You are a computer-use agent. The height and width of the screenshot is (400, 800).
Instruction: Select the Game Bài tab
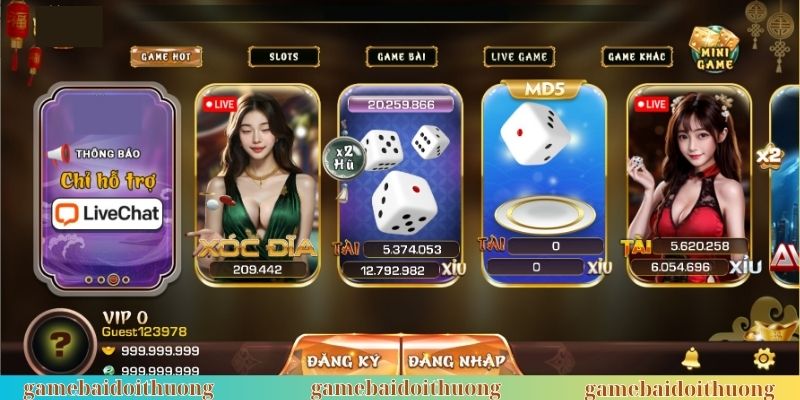pos(403,57)
